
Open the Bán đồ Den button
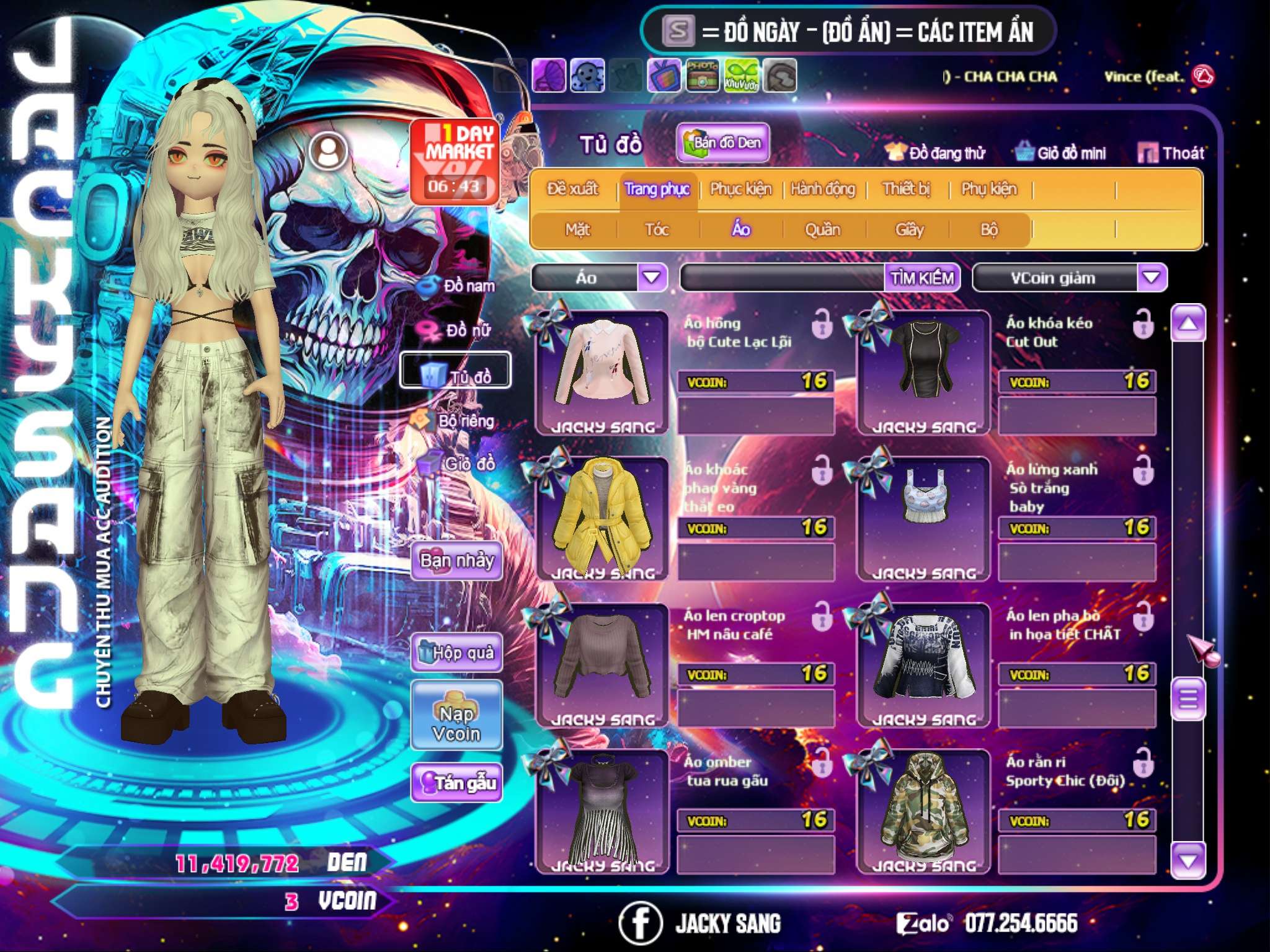(722, 143)
